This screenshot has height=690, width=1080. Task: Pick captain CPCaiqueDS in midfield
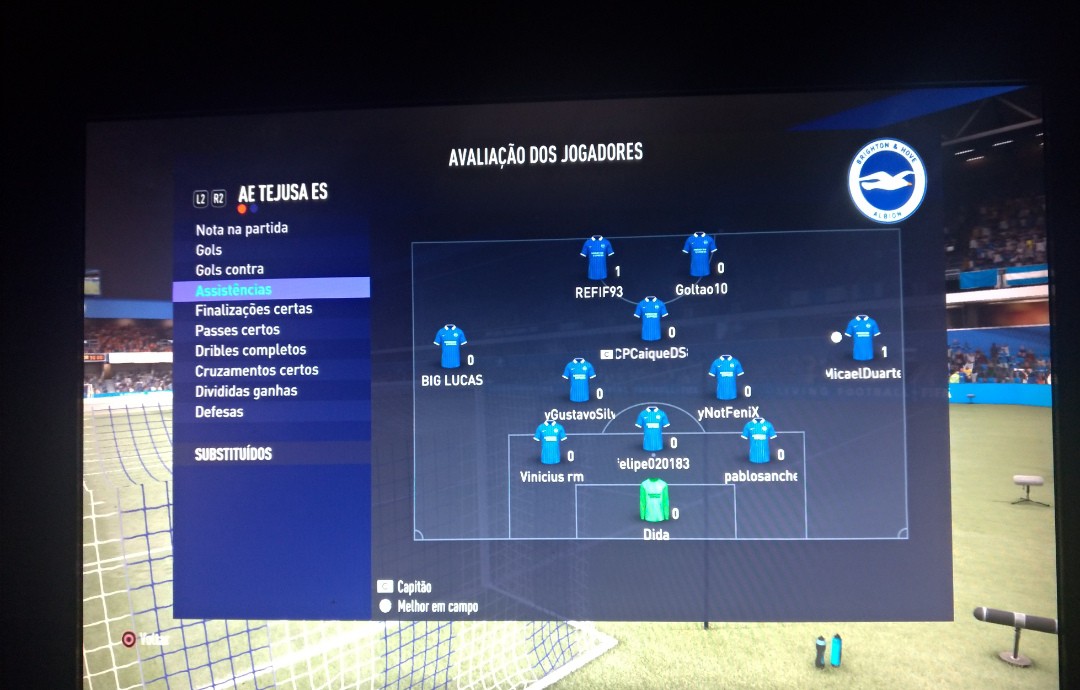tap(651, 319)
